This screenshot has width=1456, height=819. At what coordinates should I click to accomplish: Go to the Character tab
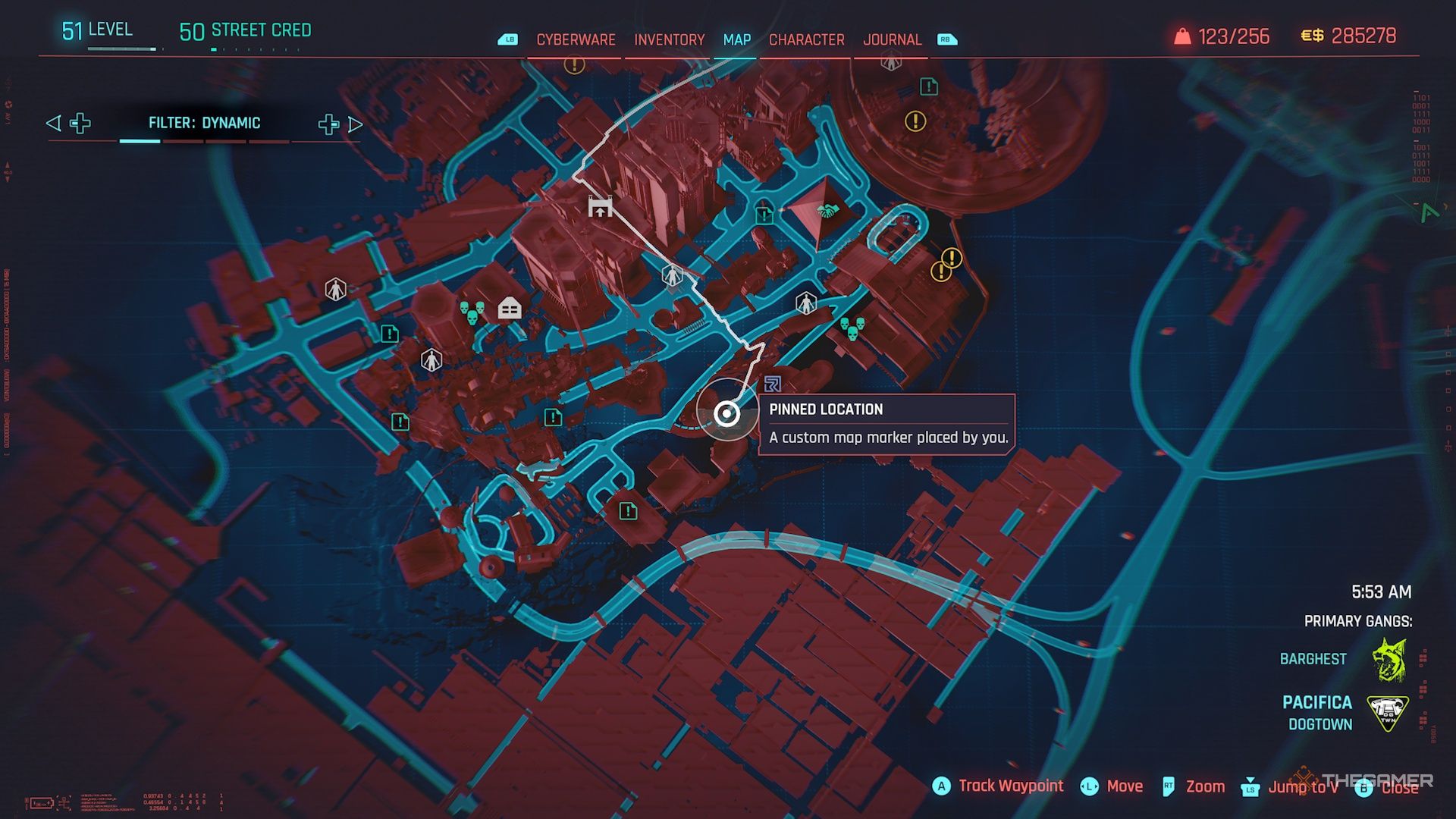[x=806, y=39]
